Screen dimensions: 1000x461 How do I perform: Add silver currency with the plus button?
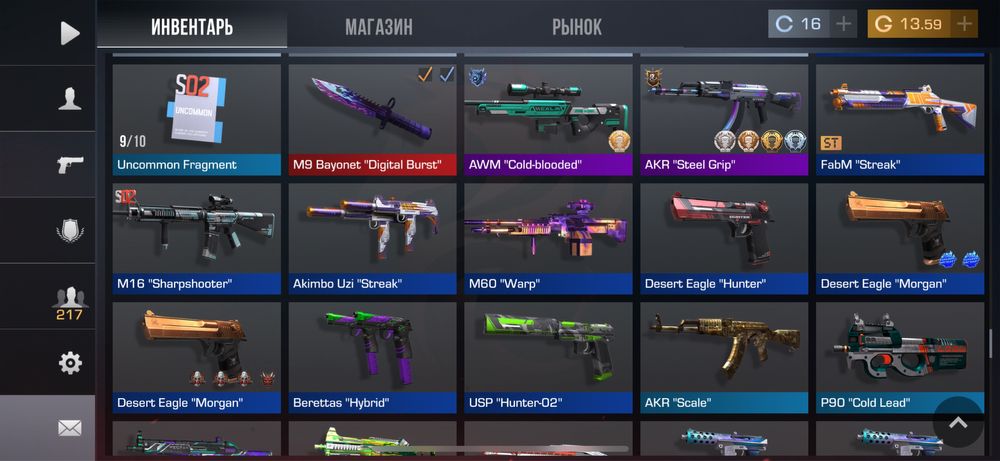point(844,24)
